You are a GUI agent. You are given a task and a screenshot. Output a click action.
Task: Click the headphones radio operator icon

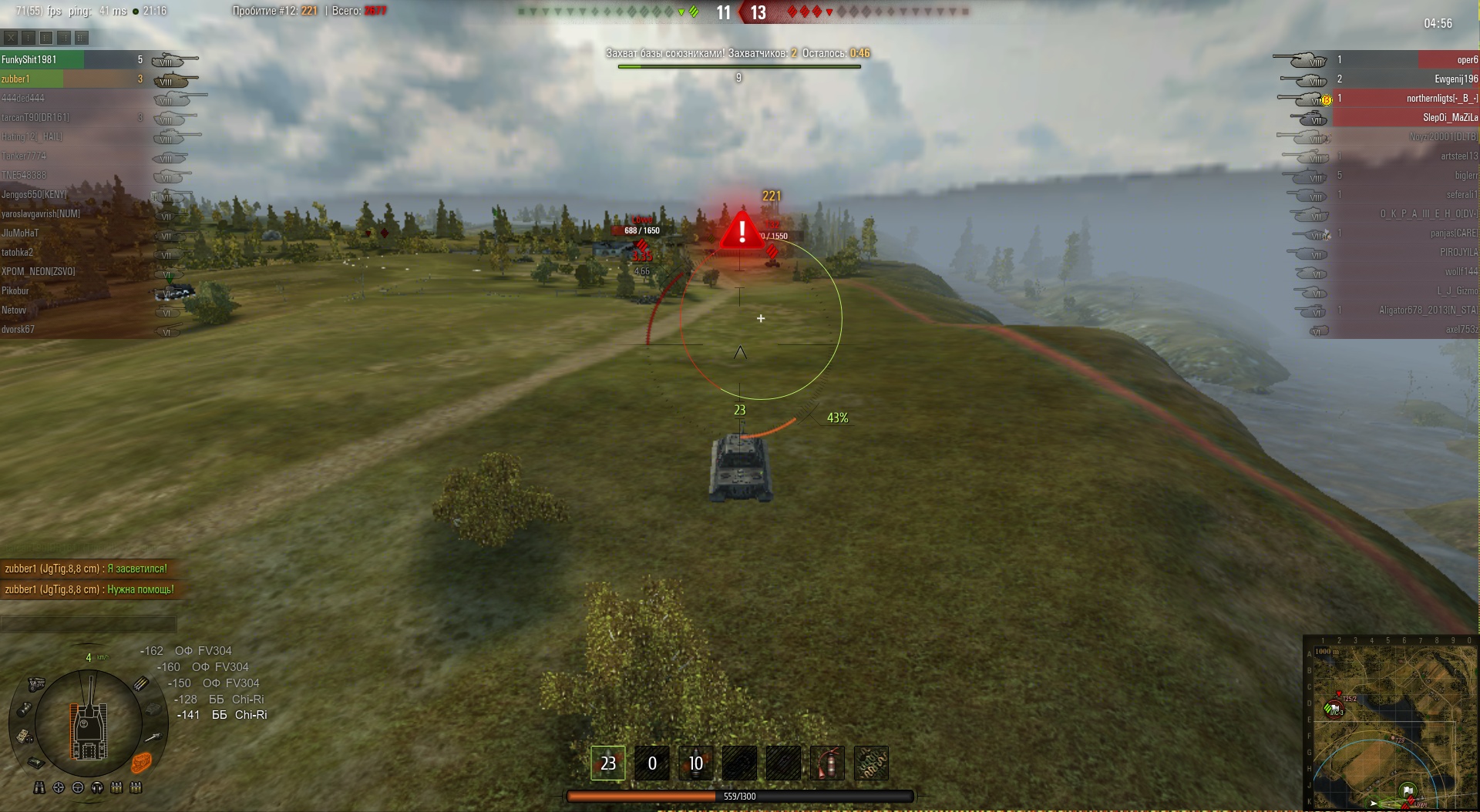pyautogui.click(x=97, y=787)
